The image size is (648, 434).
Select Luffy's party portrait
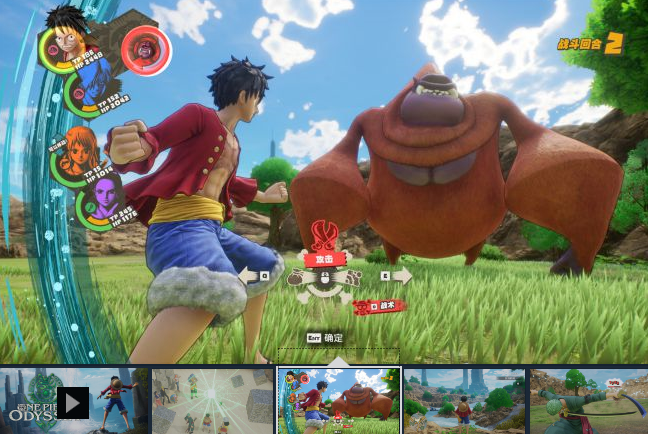[x=63, y=43]
